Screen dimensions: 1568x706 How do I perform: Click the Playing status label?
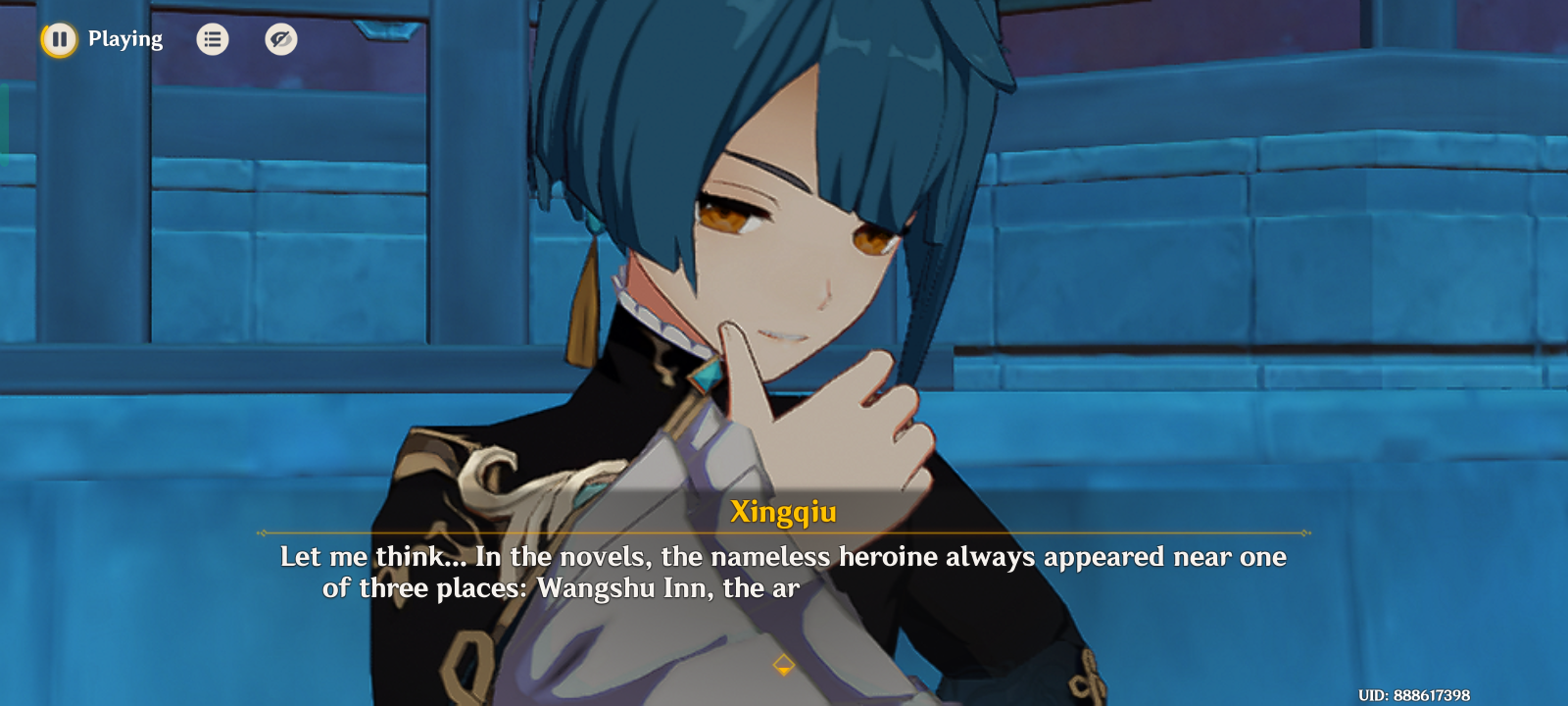pos(125,39)
